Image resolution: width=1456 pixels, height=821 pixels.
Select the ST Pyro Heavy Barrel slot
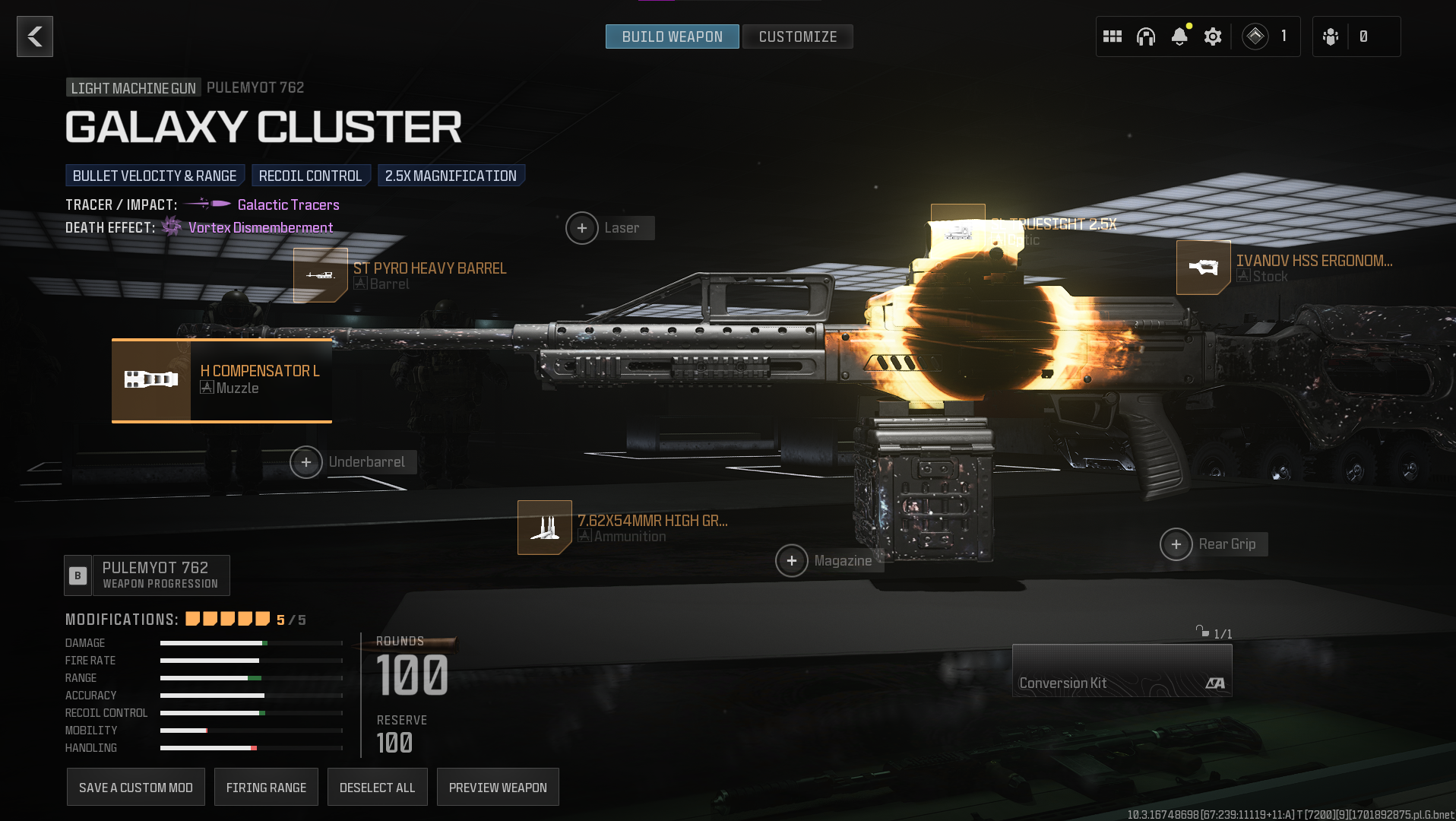(x=321, y=275)
